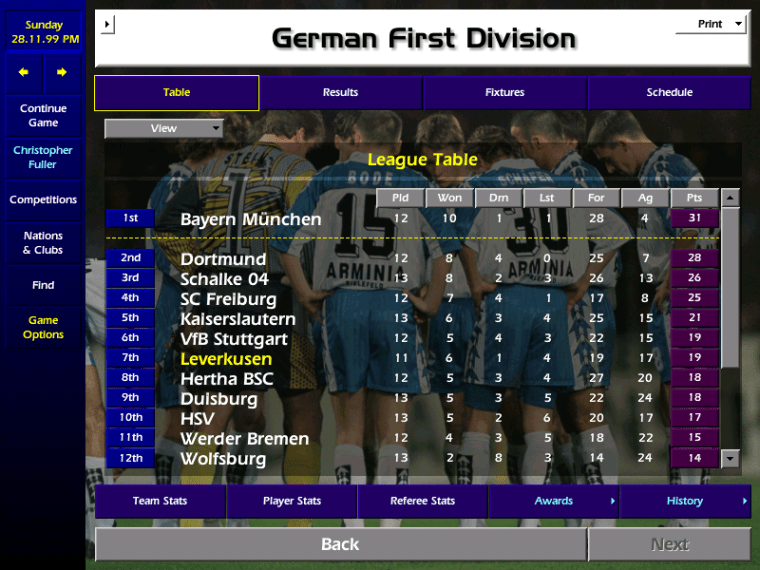Viewport: 760px width, 570px height.
Task: Click the Back button
Action: (x=340, y=544)
